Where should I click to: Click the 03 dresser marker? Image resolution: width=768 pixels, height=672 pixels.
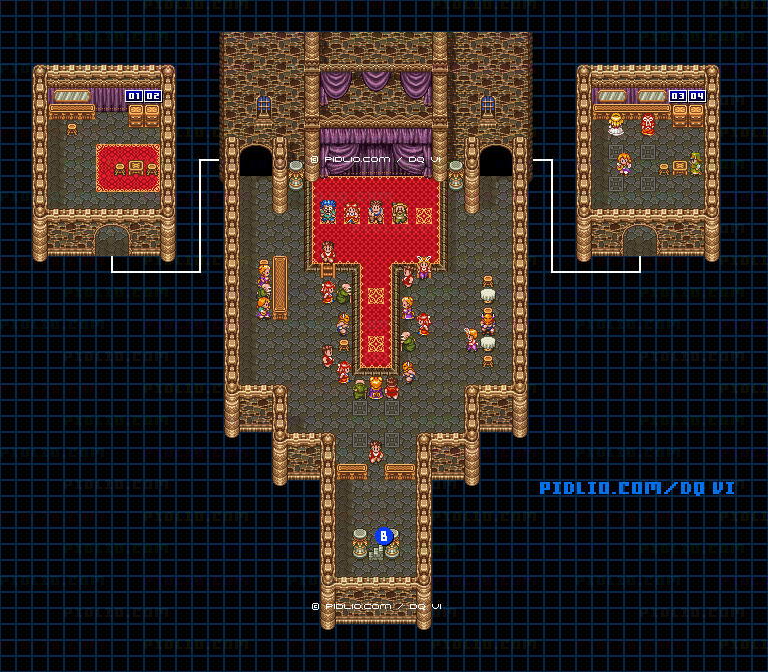tap(678, 96)
